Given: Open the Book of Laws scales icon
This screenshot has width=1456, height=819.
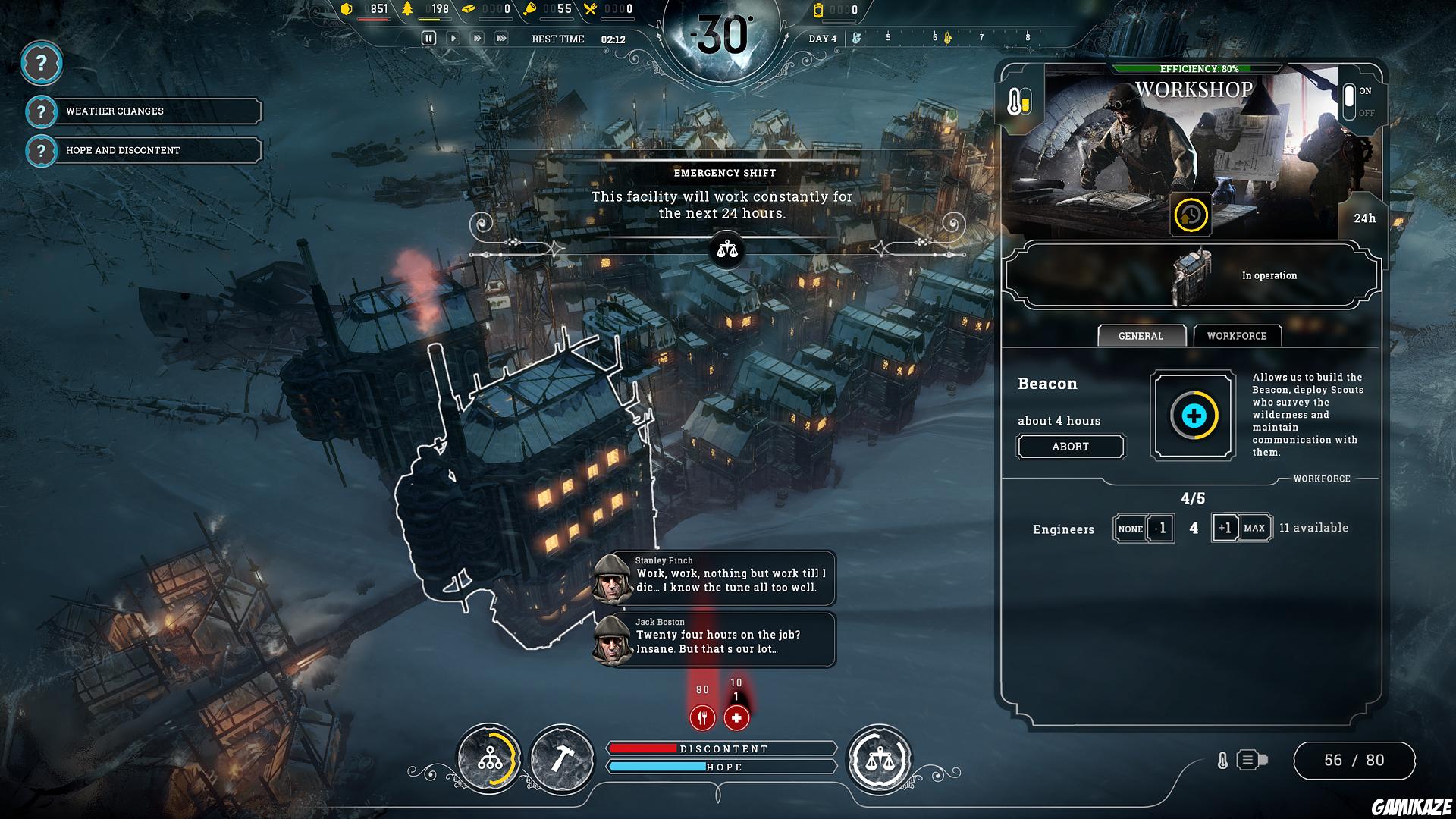Looking at the screenshot, I should click(881, 757).
